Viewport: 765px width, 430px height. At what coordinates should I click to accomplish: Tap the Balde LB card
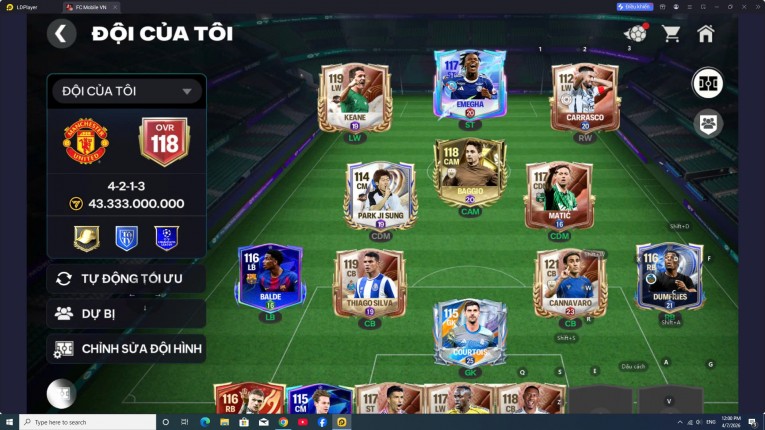point(270,278)
